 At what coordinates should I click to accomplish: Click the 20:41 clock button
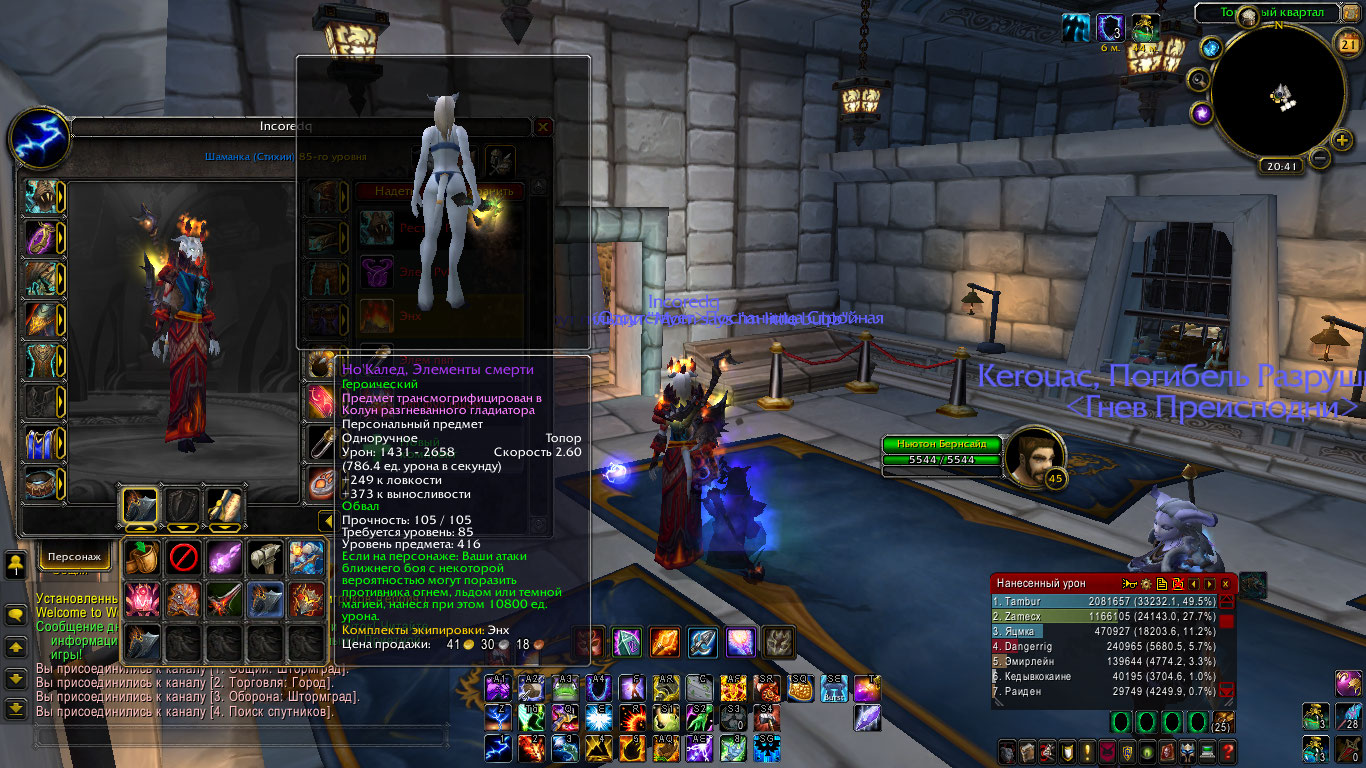click(1280, 167)
